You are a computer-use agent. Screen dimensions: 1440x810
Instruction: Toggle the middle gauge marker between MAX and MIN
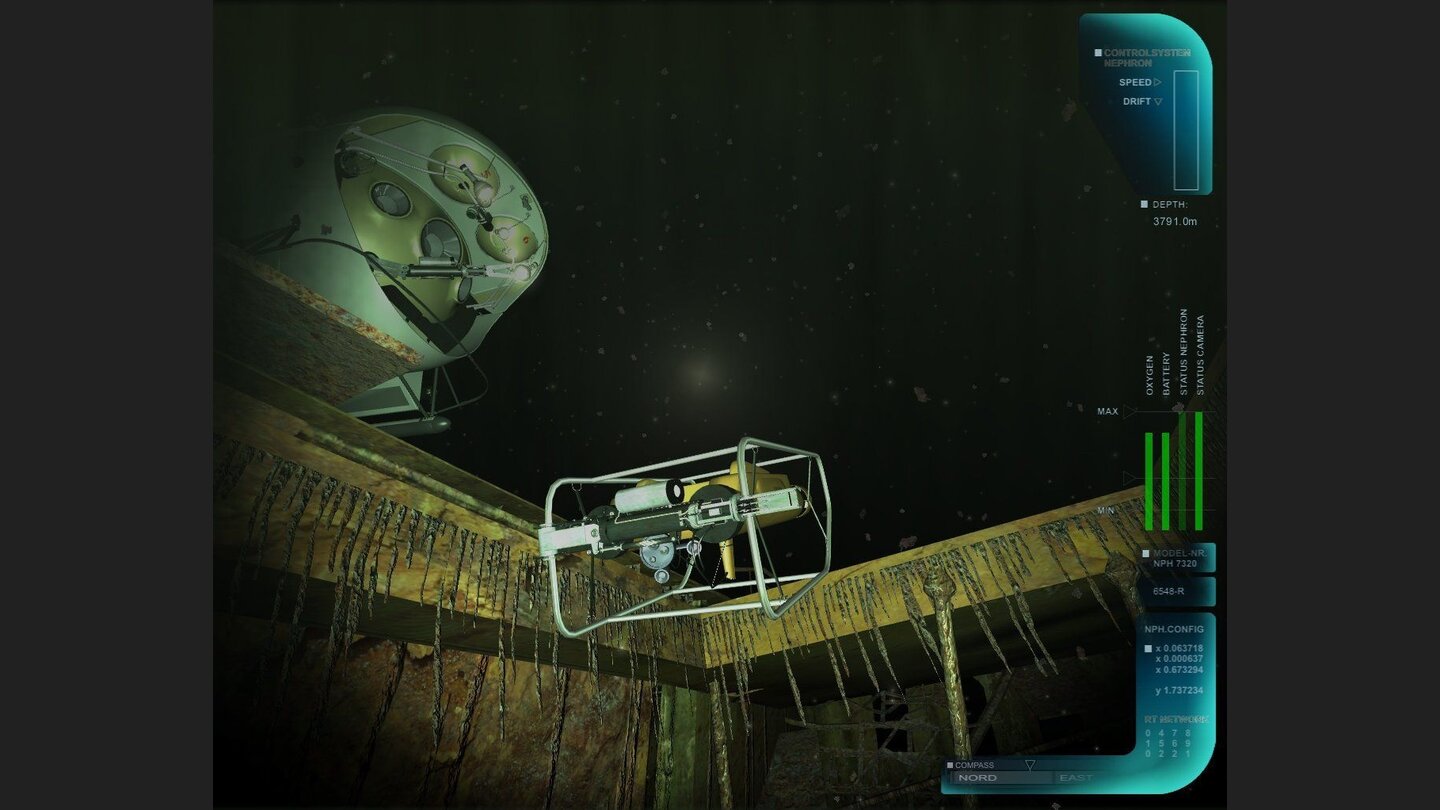click(1129, 477)
